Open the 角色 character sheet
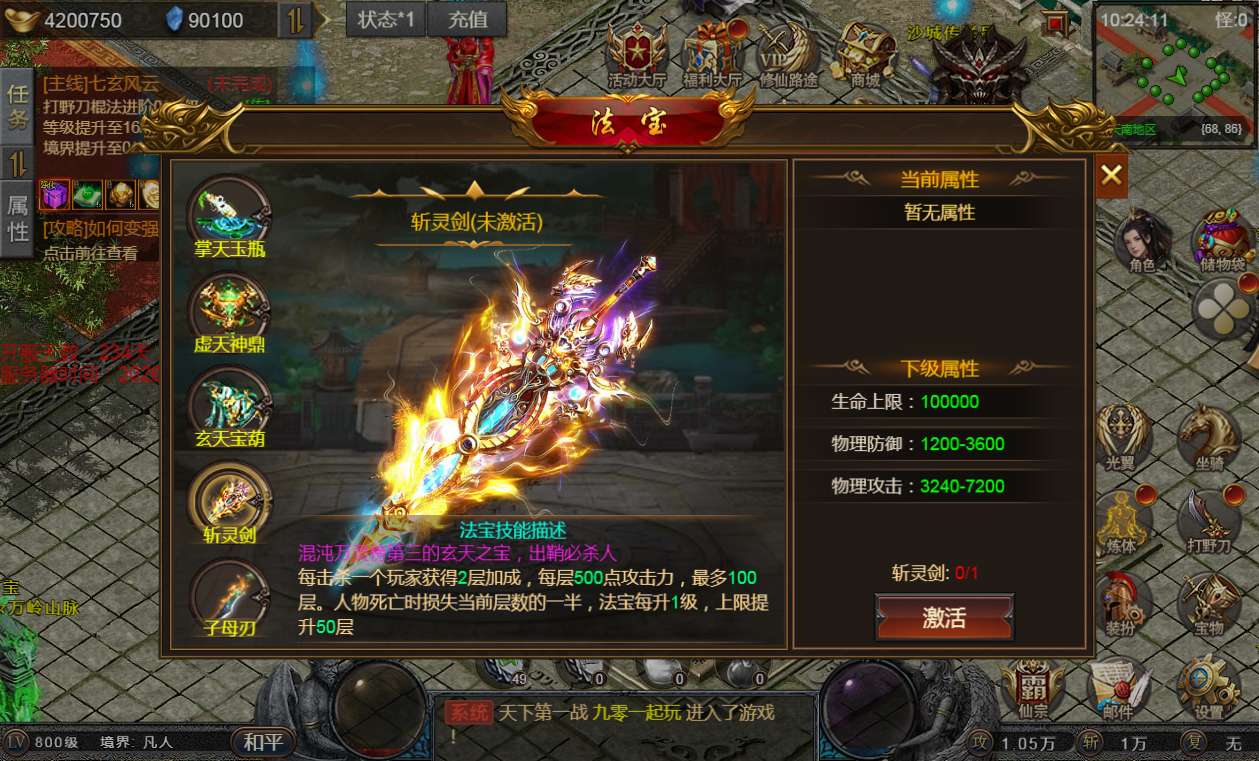The width and height of the screenshot is (1259, 761). click(1142, 241)
